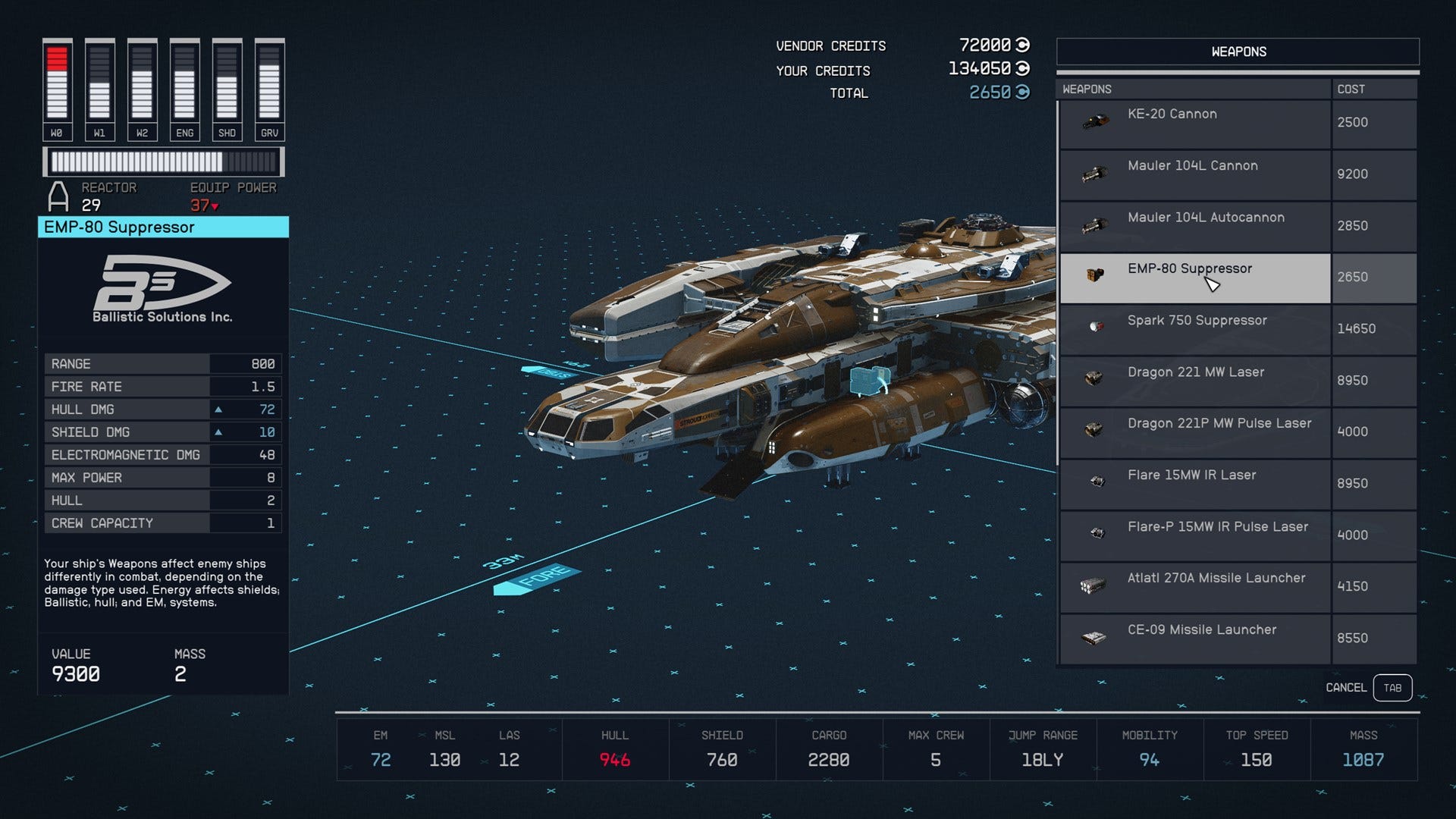Click the red EQUIP POWER 37 indicator

pos(202,203)
